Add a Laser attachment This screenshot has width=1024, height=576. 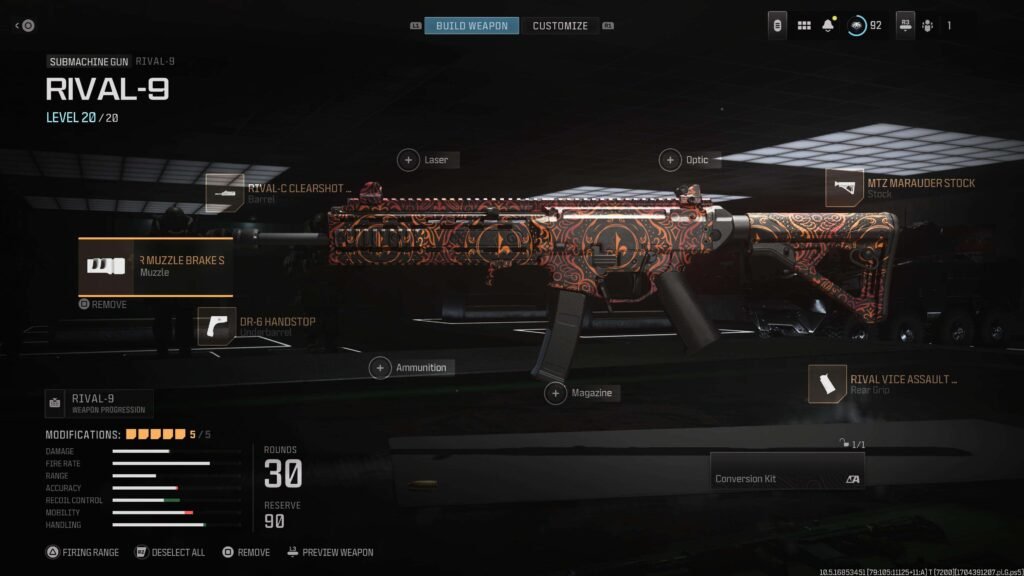point(409,160)
